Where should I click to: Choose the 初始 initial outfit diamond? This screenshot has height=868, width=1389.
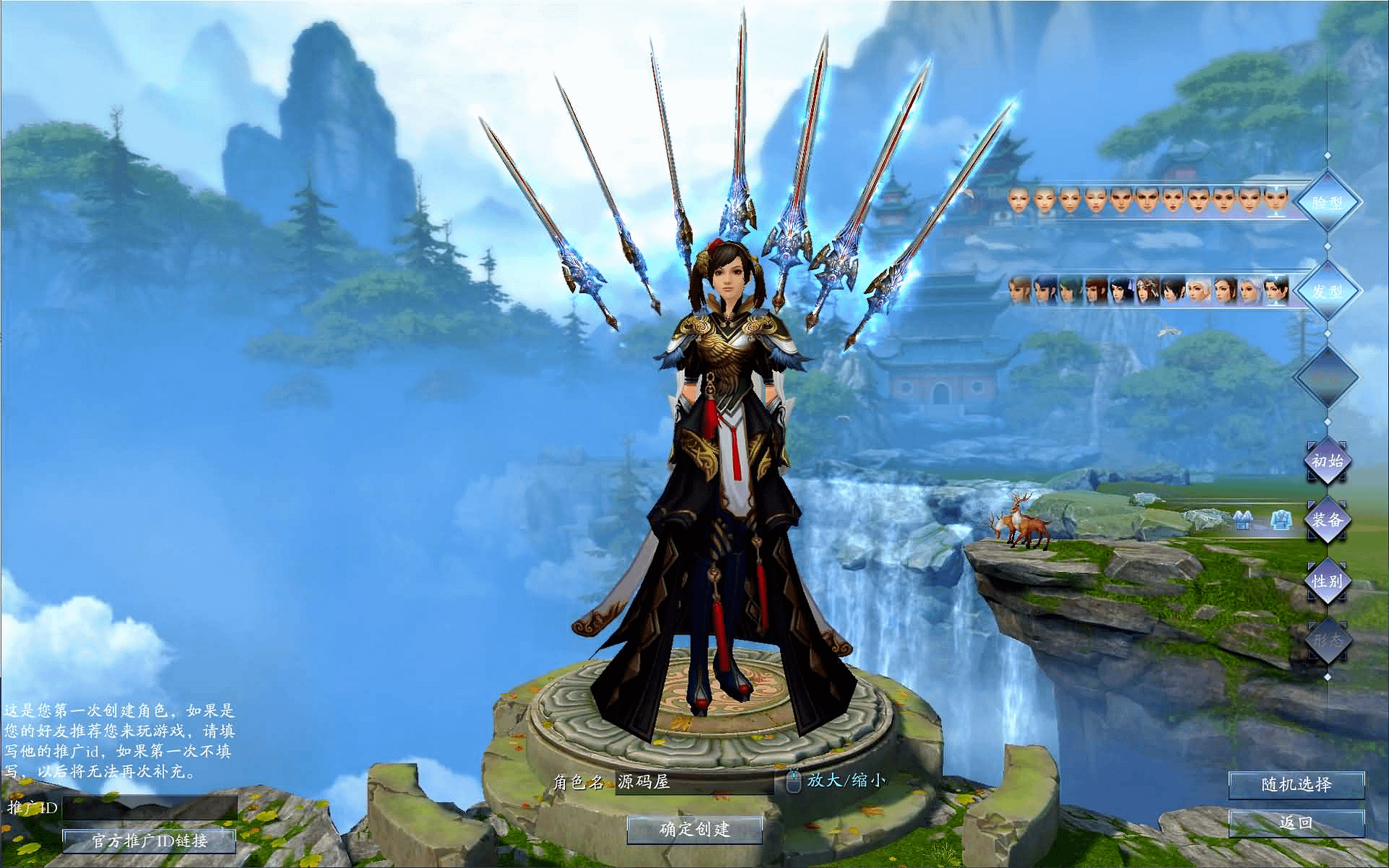(1328, 461)
